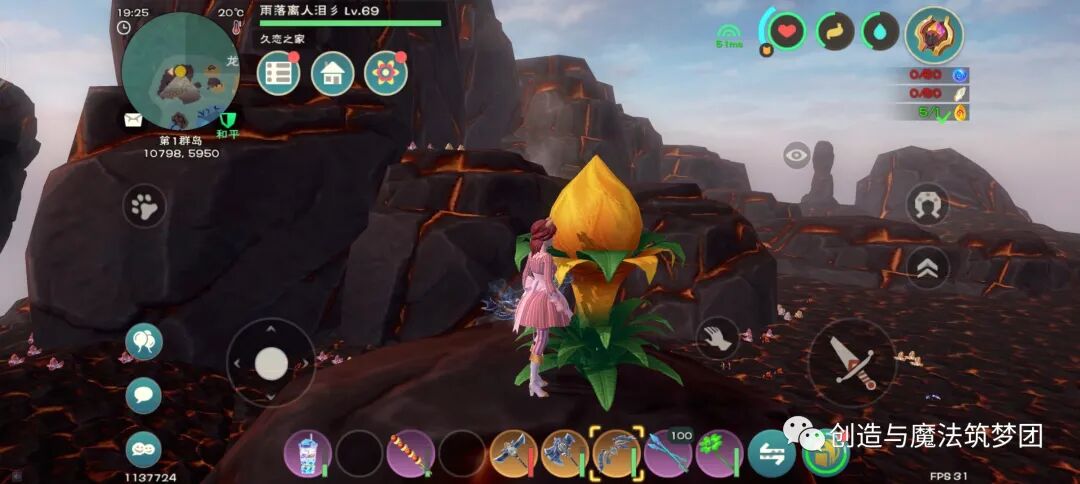This screenshot has width=1080, height=484.
Task: Open the circular minimap
Action: point(180,70)
